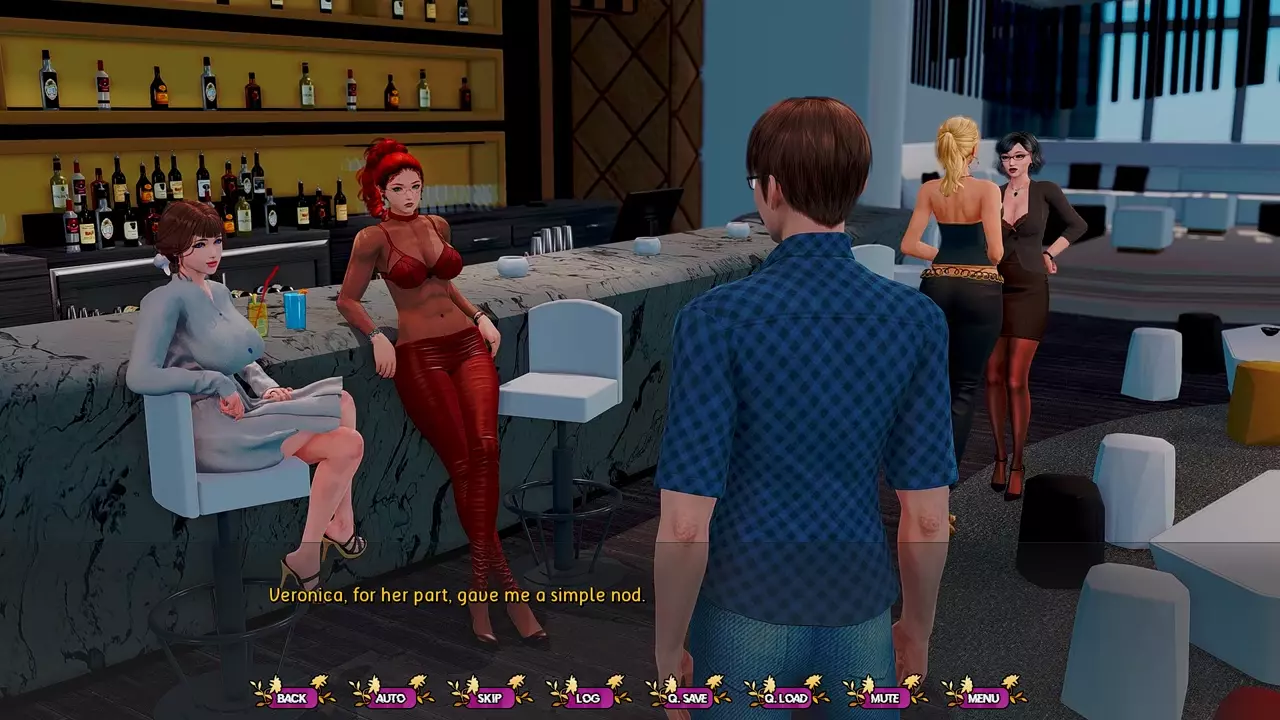Quick save with Q. SAVE
Screen dimensions: 1280x720
687,697
